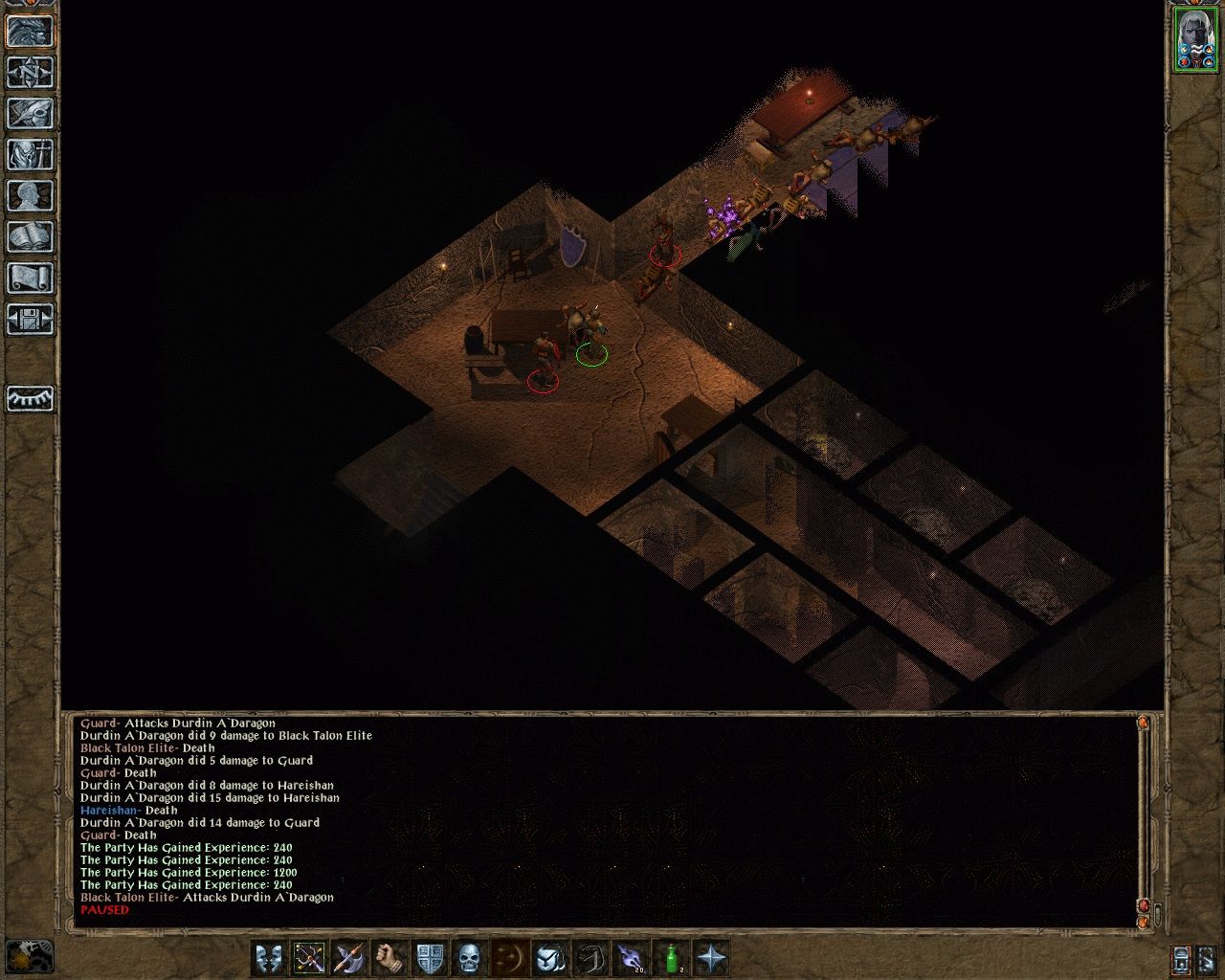Activate the twin masks dialogue action
This screenshot has width=1225, height=980.
[x=269, y=957]
